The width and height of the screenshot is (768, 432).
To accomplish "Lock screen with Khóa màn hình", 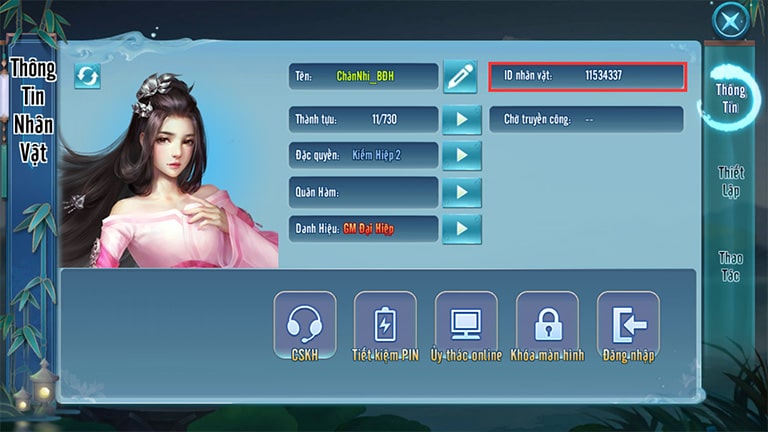I will coord(547,327).
